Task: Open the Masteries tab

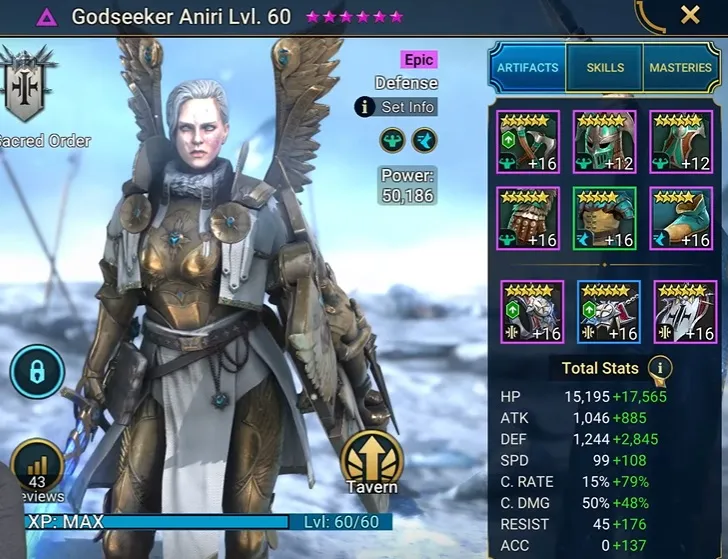Action: [x=680, y=68]
